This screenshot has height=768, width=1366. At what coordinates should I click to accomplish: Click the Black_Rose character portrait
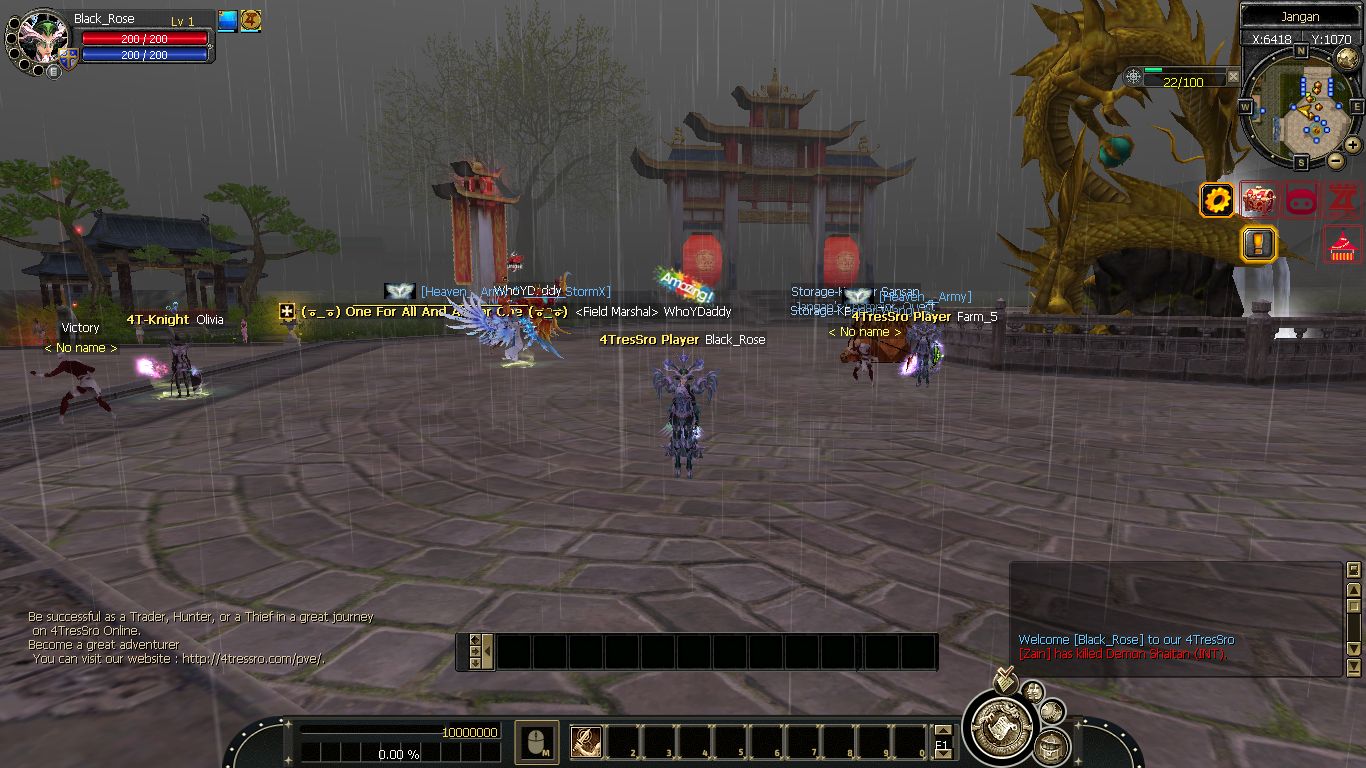tap(43, 38)
